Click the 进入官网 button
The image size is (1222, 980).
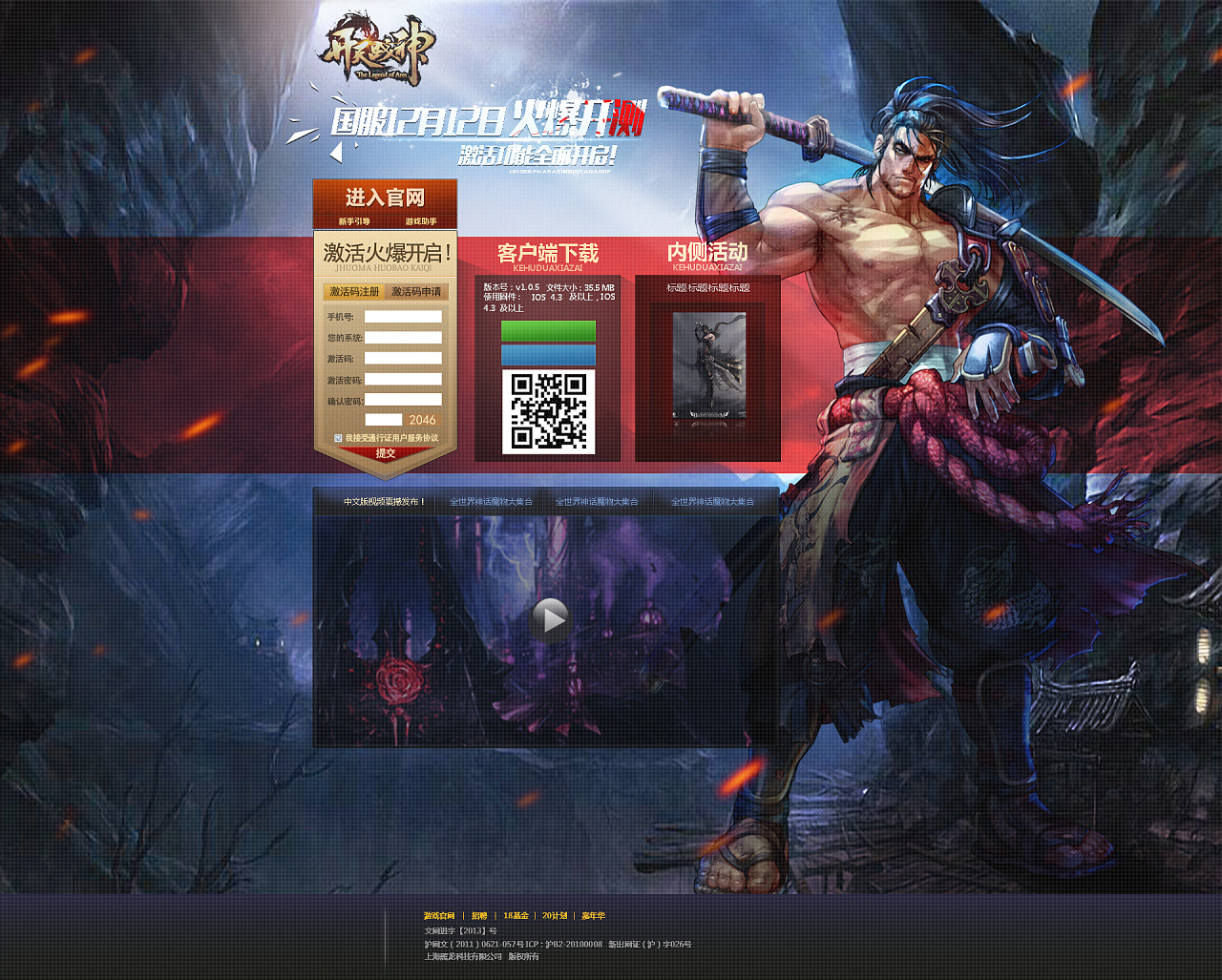pyautogui.click(x=386, y=197)
